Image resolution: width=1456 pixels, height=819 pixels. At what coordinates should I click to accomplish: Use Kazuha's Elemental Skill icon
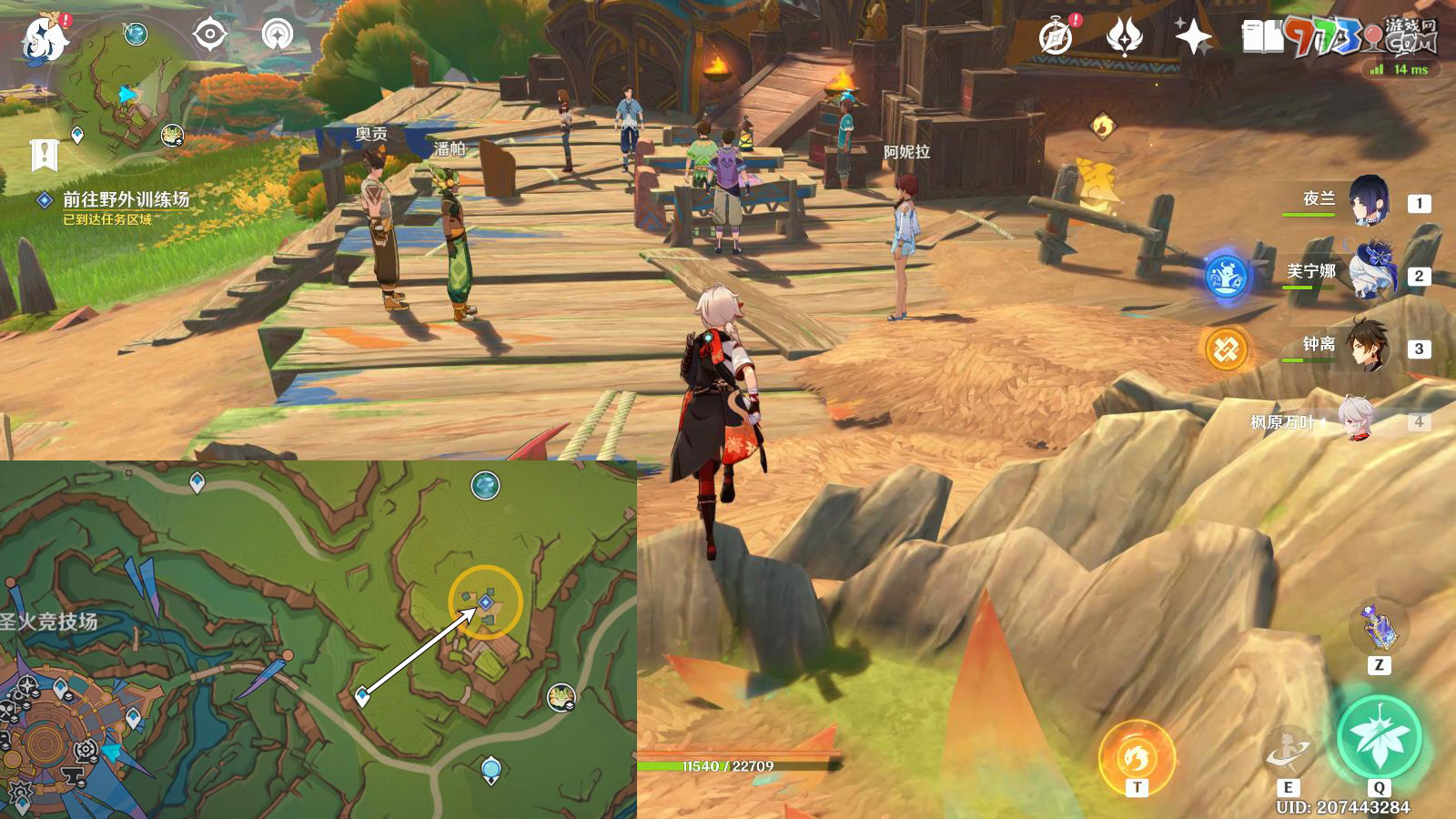coord(1289,752)
